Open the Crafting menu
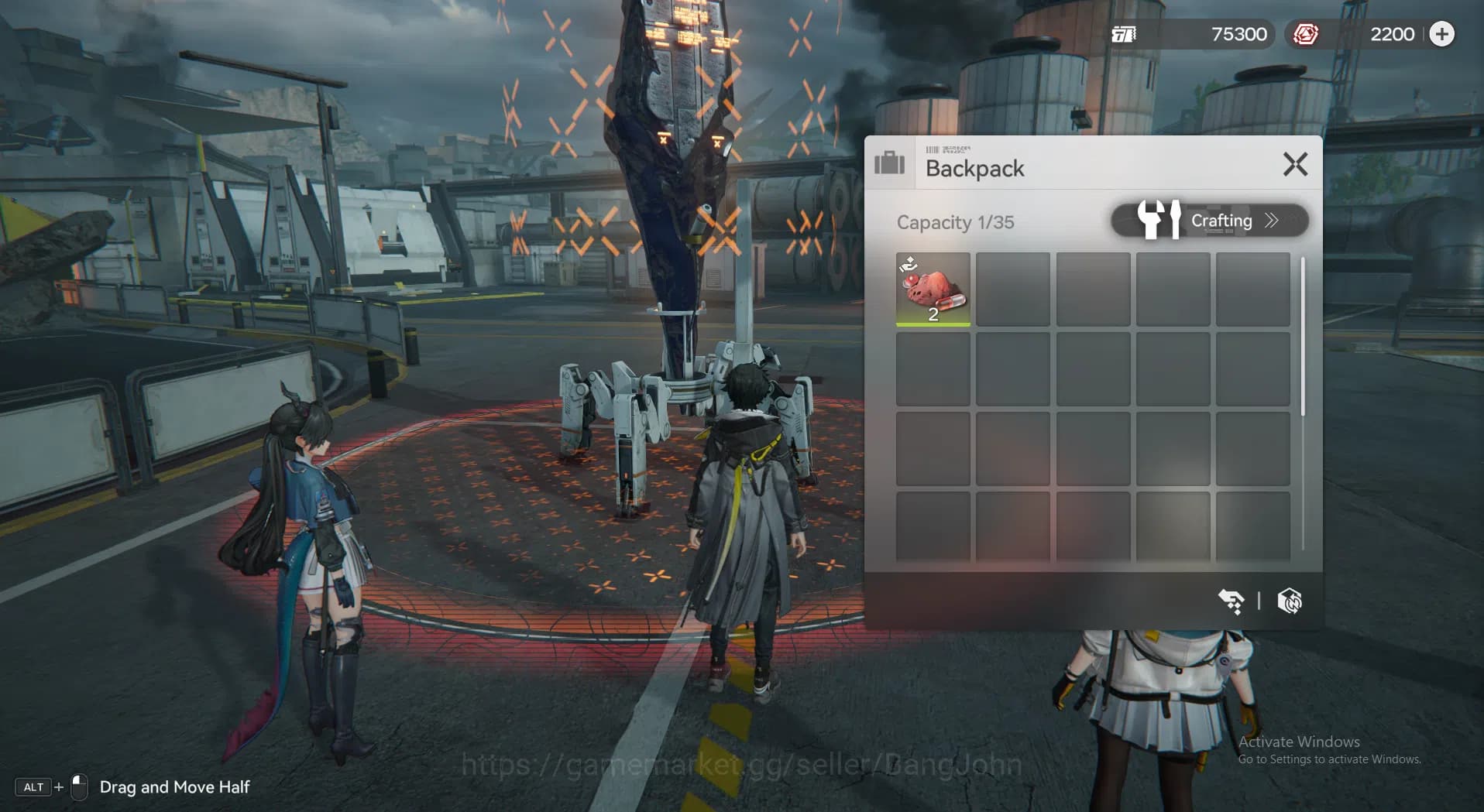Image resolution: width=1484 pixels, height=812 pixels. click(x=1210, y=221)
